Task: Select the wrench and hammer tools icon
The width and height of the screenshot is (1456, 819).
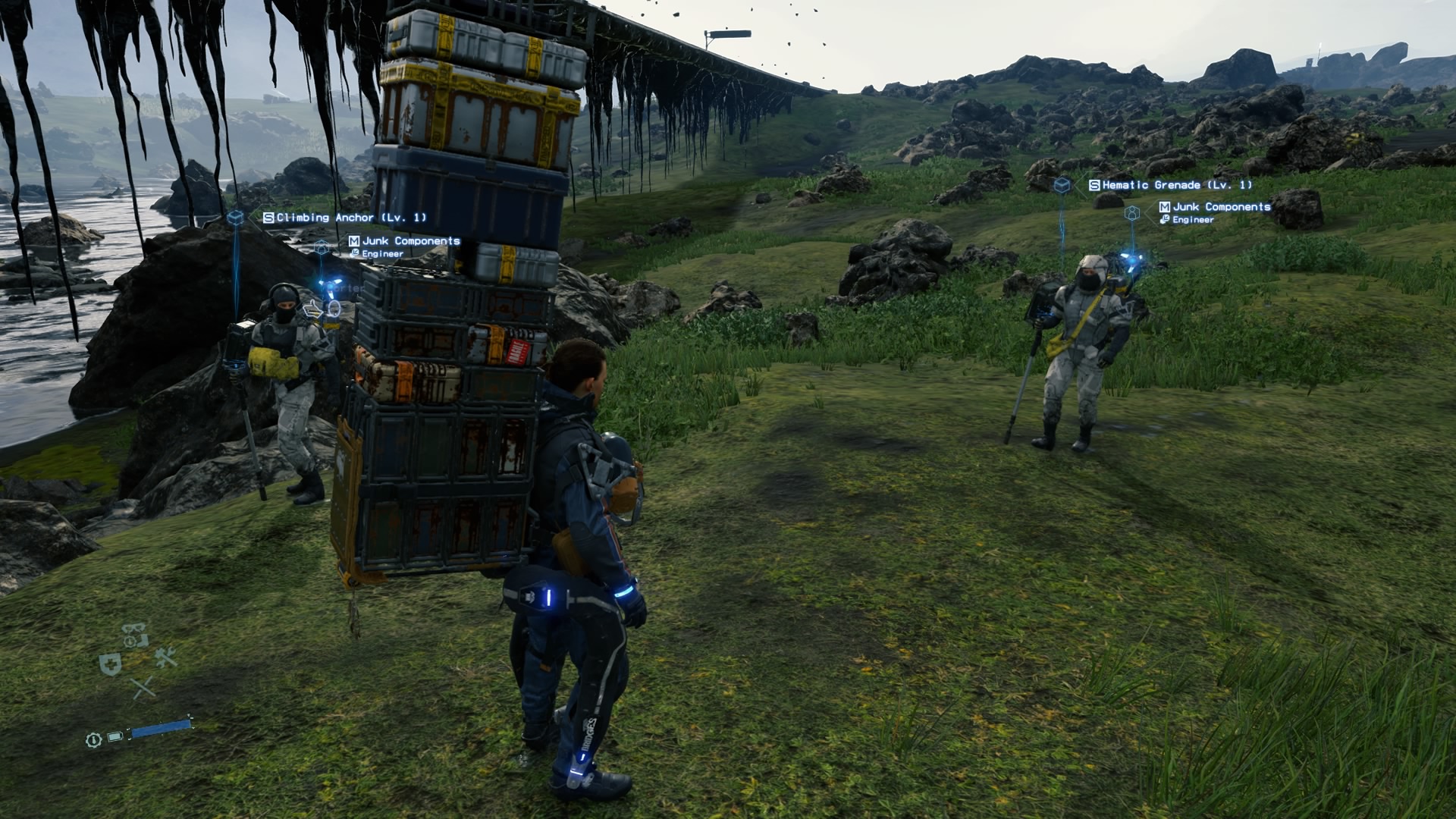Action: pyautogui.click(x=165, y=657)
